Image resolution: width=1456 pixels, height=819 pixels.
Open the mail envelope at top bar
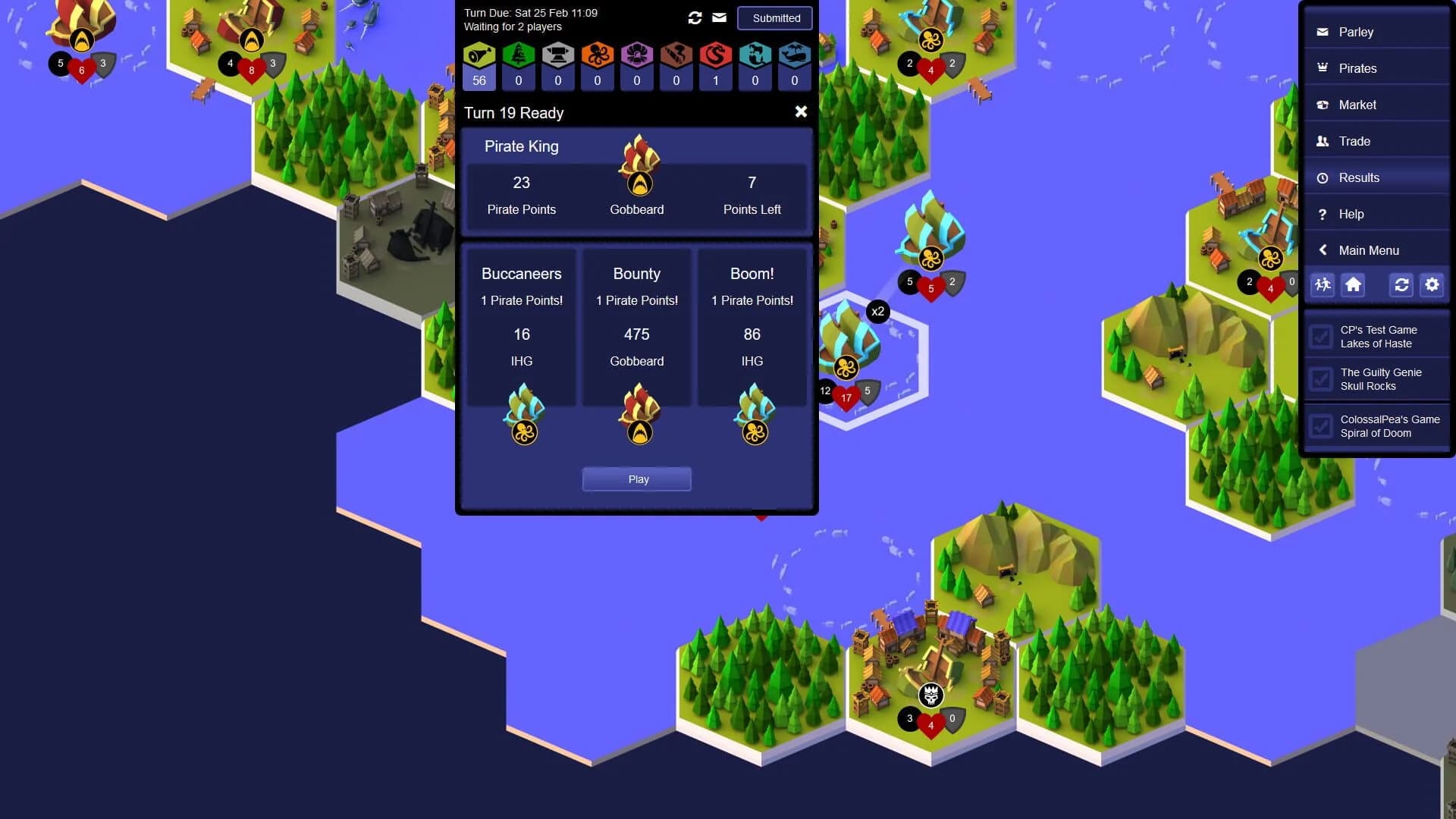719,17
